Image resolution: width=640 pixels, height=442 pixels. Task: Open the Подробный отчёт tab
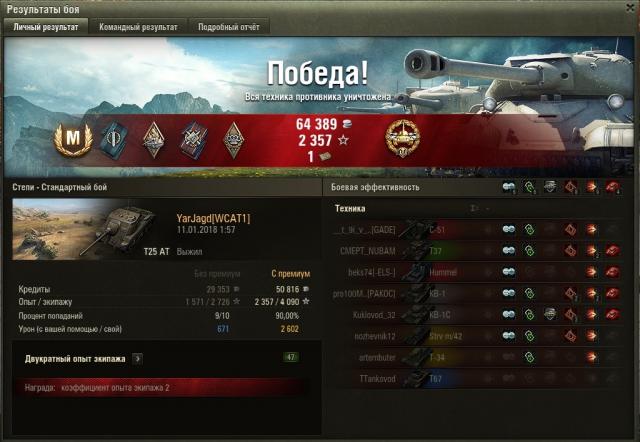point(229,27)
